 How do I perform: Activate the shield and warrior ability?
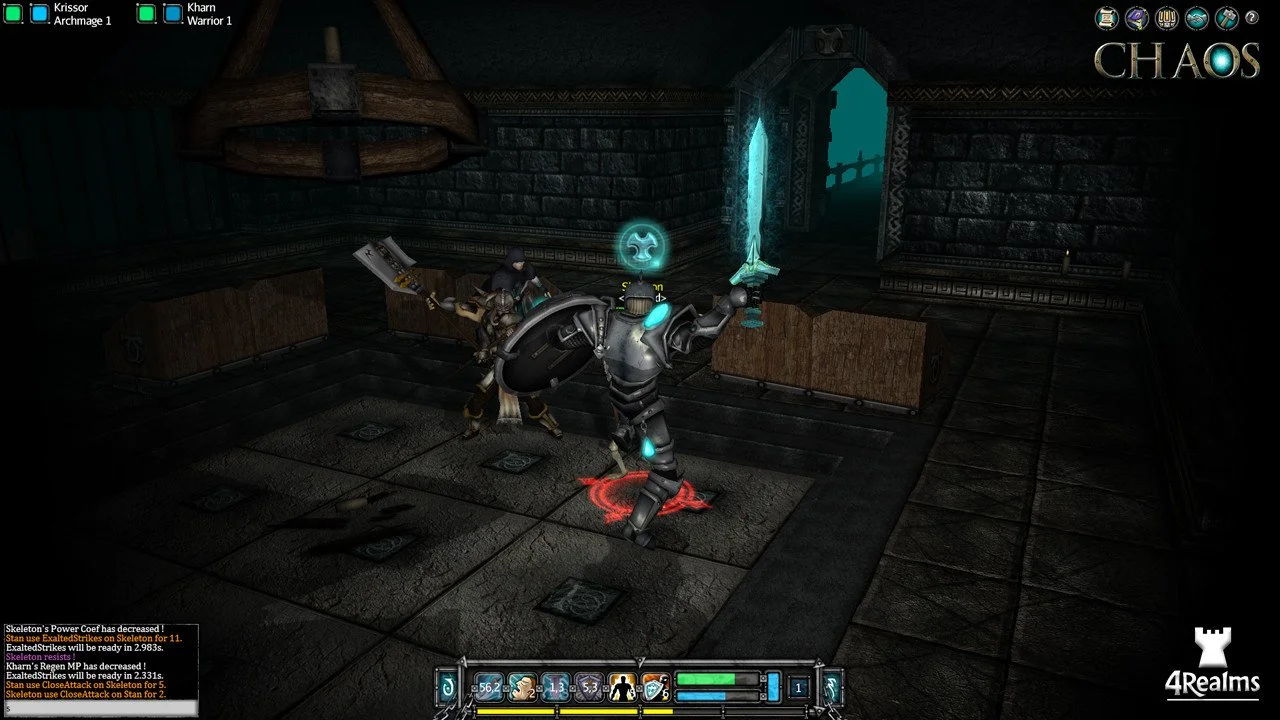tap(655, 687)
